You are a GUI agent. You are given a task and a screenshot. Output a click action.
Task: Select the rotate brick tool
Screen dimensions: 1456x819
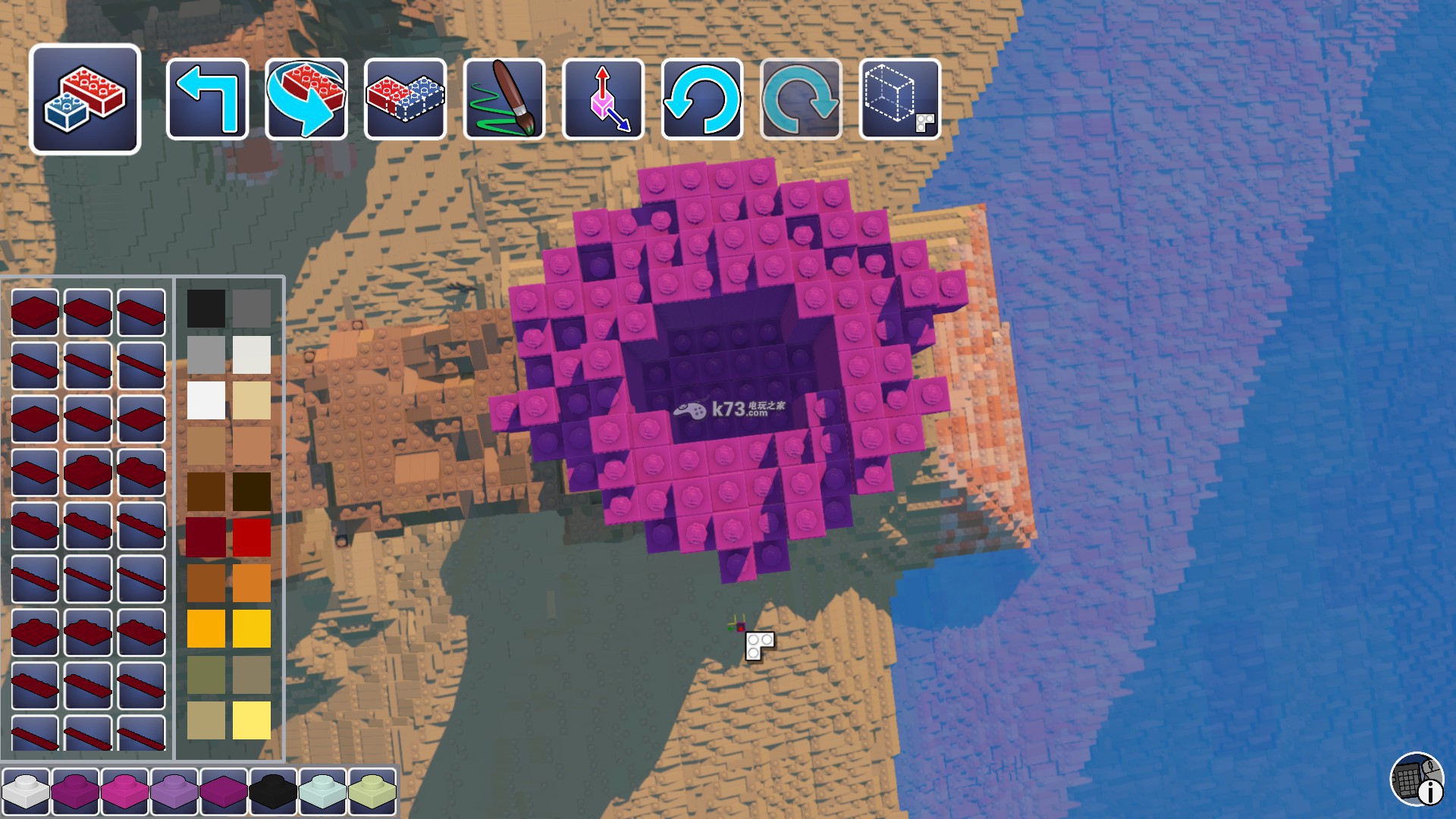(x=306, y=99)
